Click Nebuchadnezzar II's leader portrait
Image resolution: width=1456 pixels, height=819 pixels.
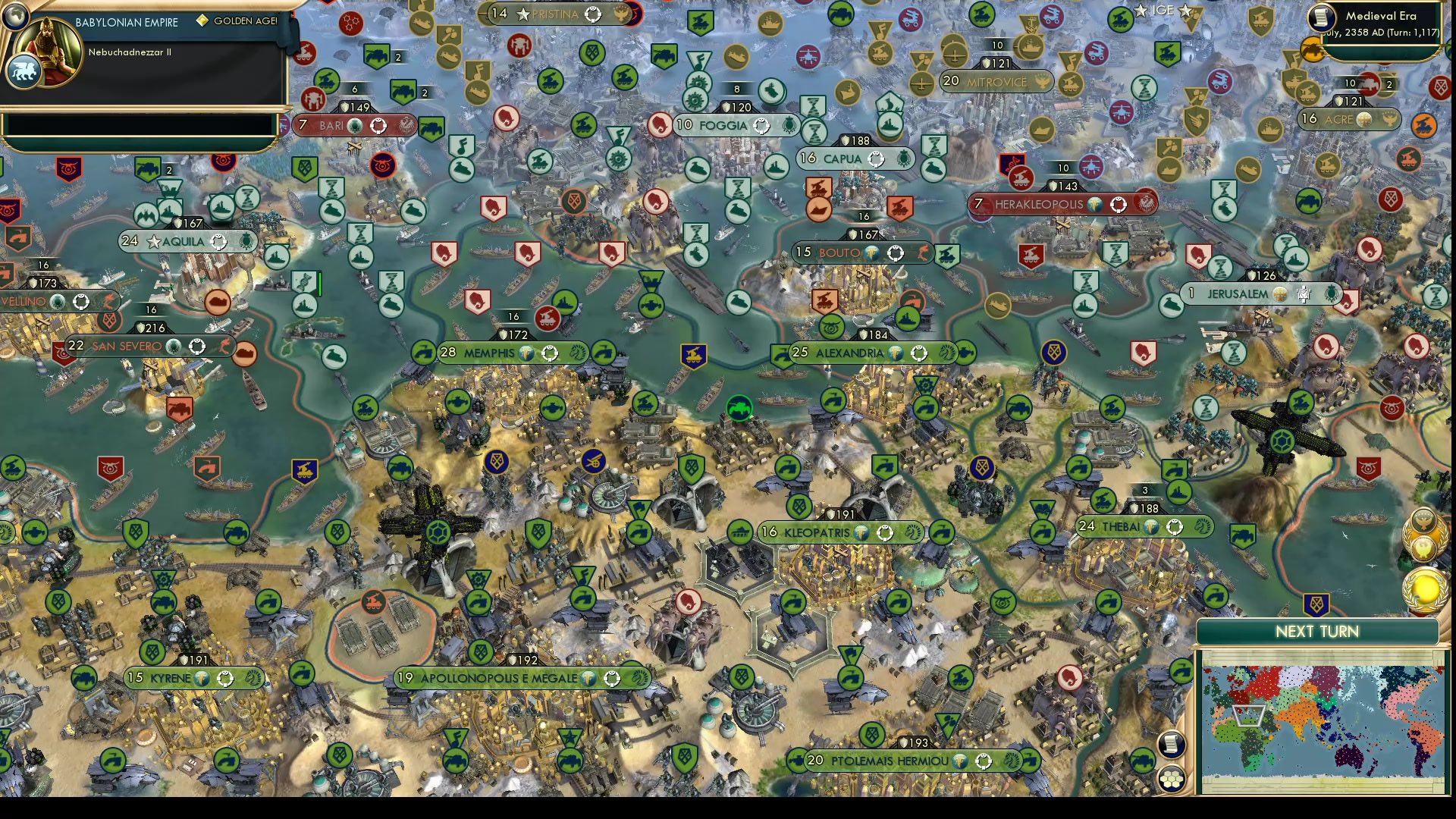pyautogui.click(x=47, y=52)
